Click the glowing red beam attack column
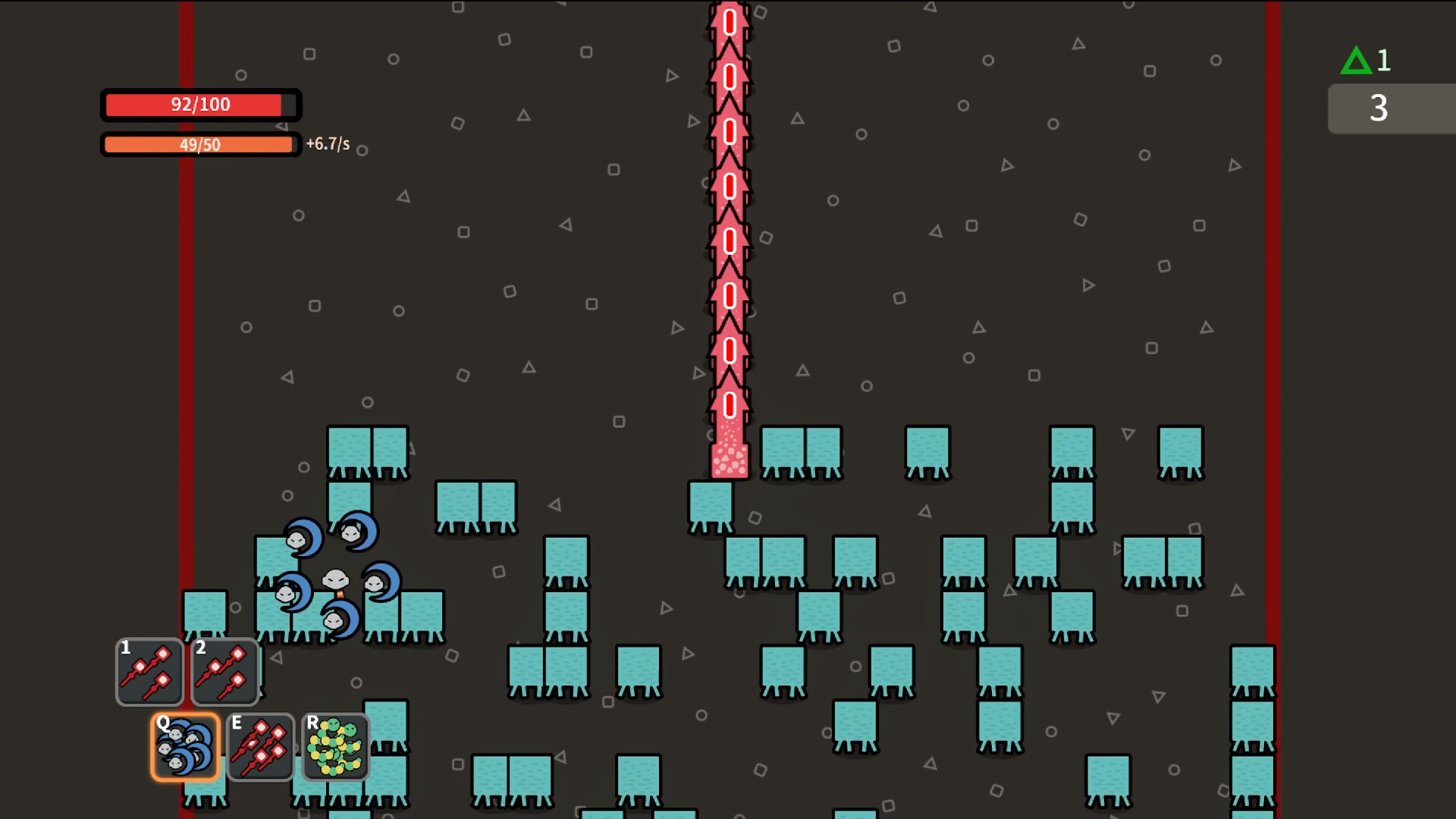This screenshot has width=1456, height=819. click(729, 227)
